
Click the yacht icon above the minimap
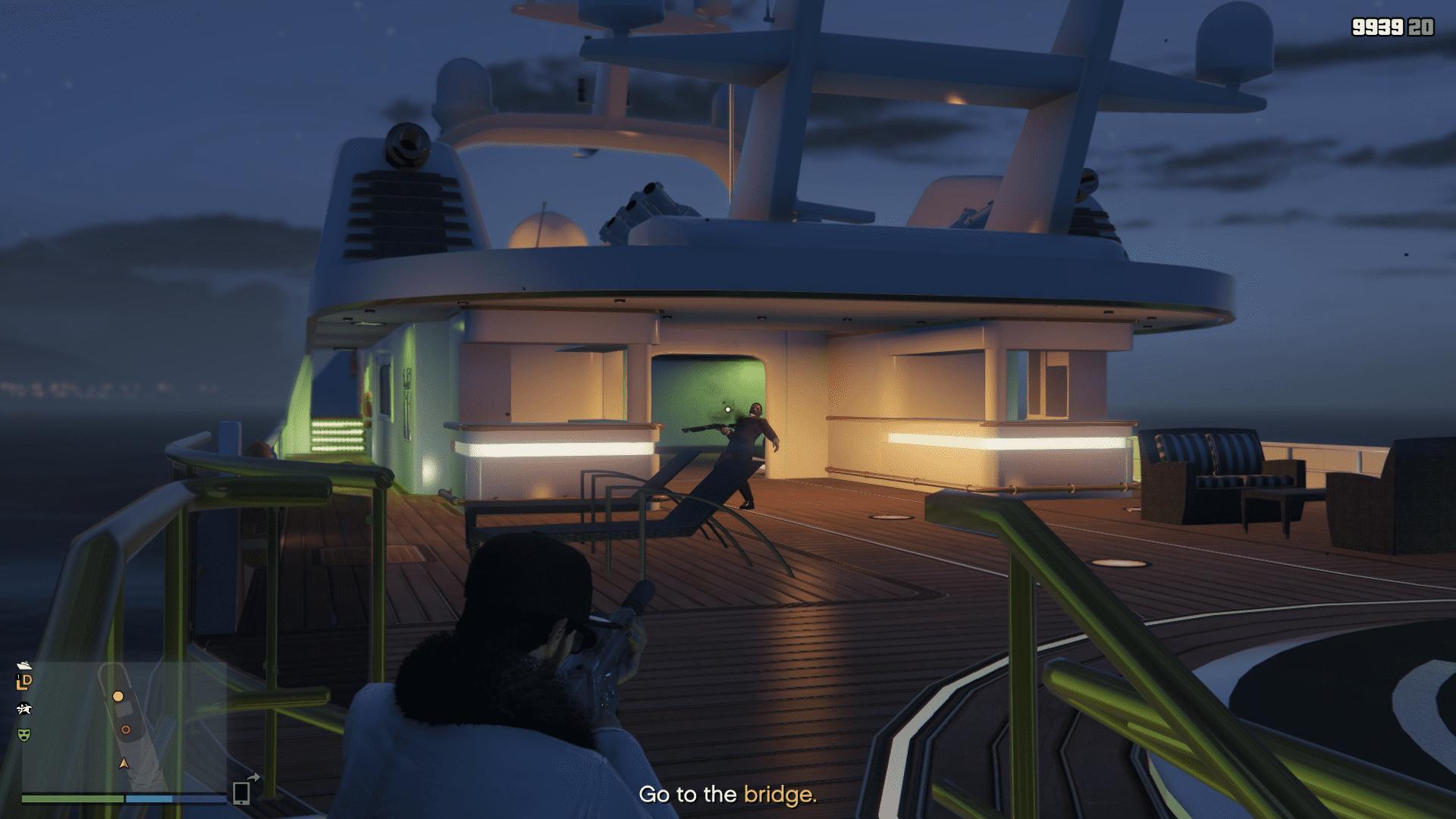(24, 666)
